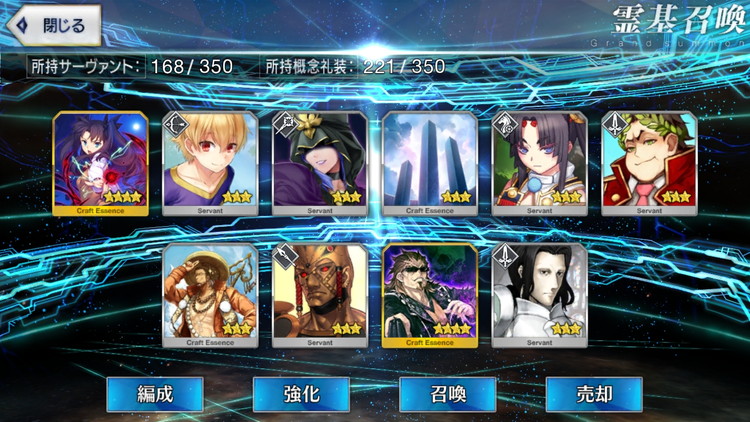Close the summon results with 閉じる
This screenshot has width=750, height=422.
(x=53, y=25)
